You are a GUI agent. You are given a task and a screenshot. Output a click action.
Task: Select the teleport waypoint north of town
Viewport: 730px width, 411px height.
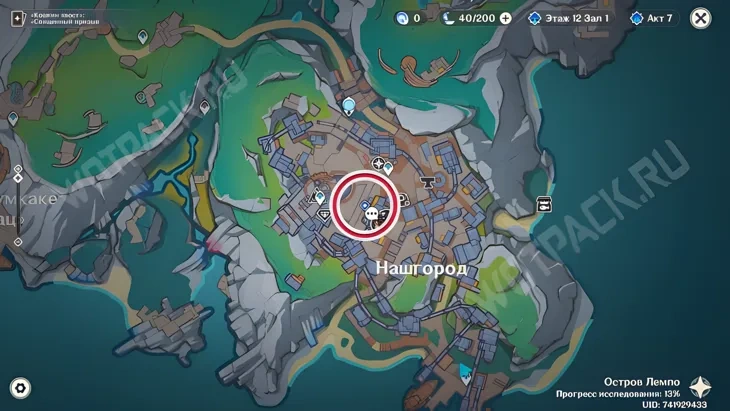(348, 104)
